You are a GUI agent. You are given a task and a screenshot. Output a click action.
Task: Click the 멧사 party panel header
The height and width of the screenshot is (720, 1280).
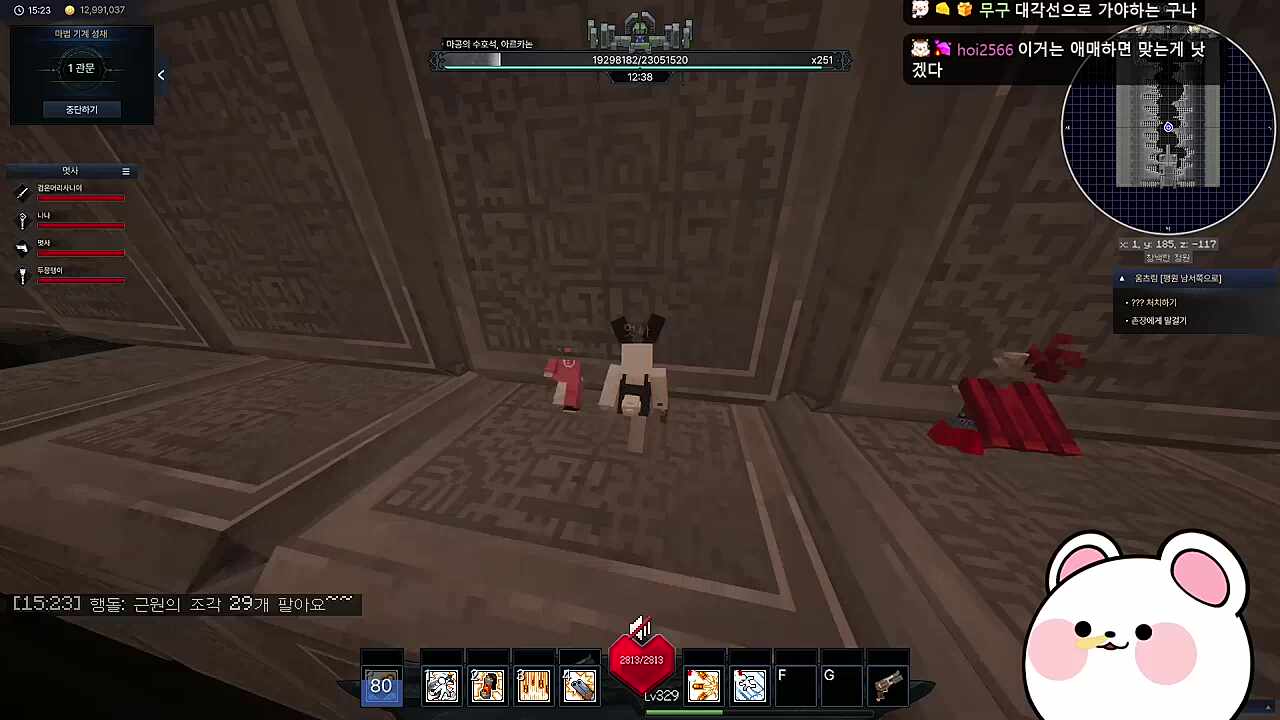pyautogui.click(x=70, y=171)
